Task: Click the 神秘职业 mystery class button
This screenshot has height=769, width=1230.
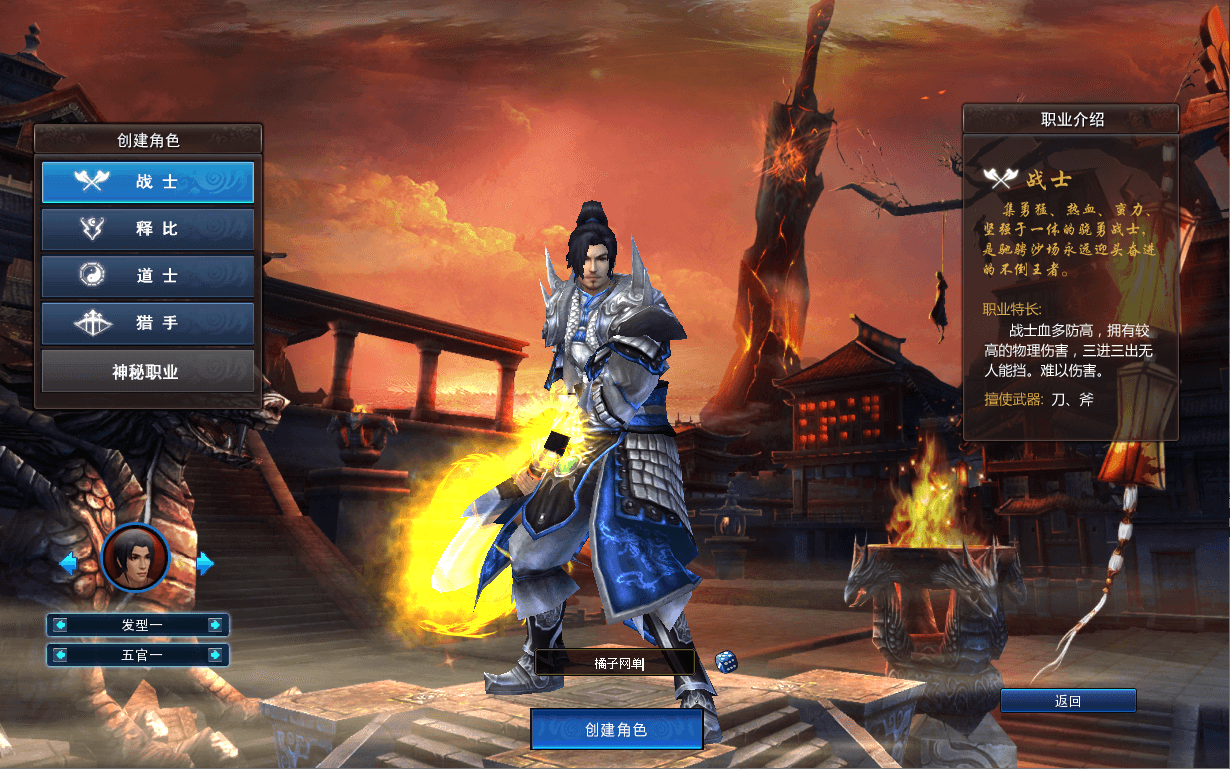Action: pyautogui.click(x=147, y=371)
